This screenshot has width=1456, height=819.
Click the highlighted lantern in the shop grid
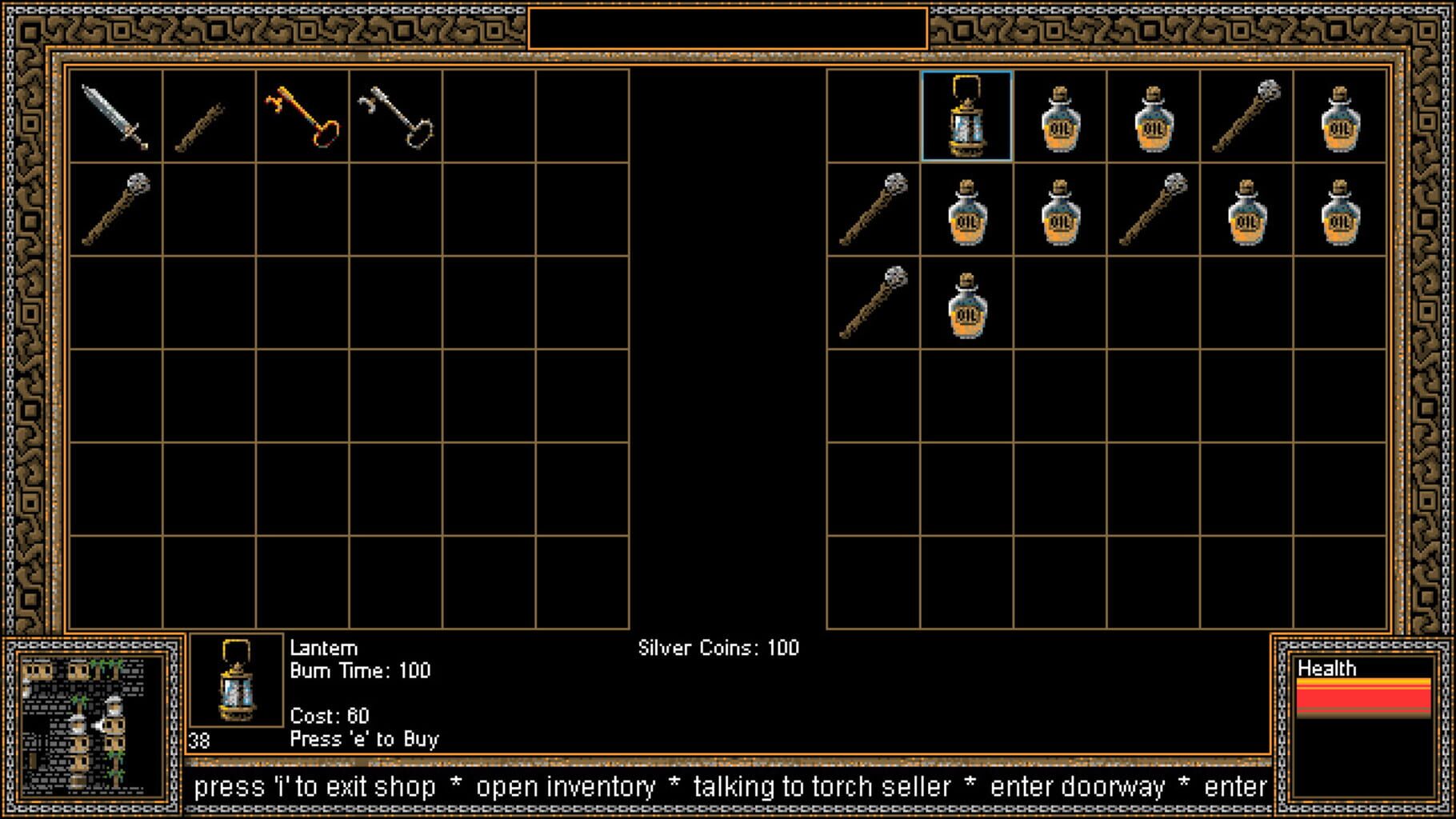tap(966, 118)
